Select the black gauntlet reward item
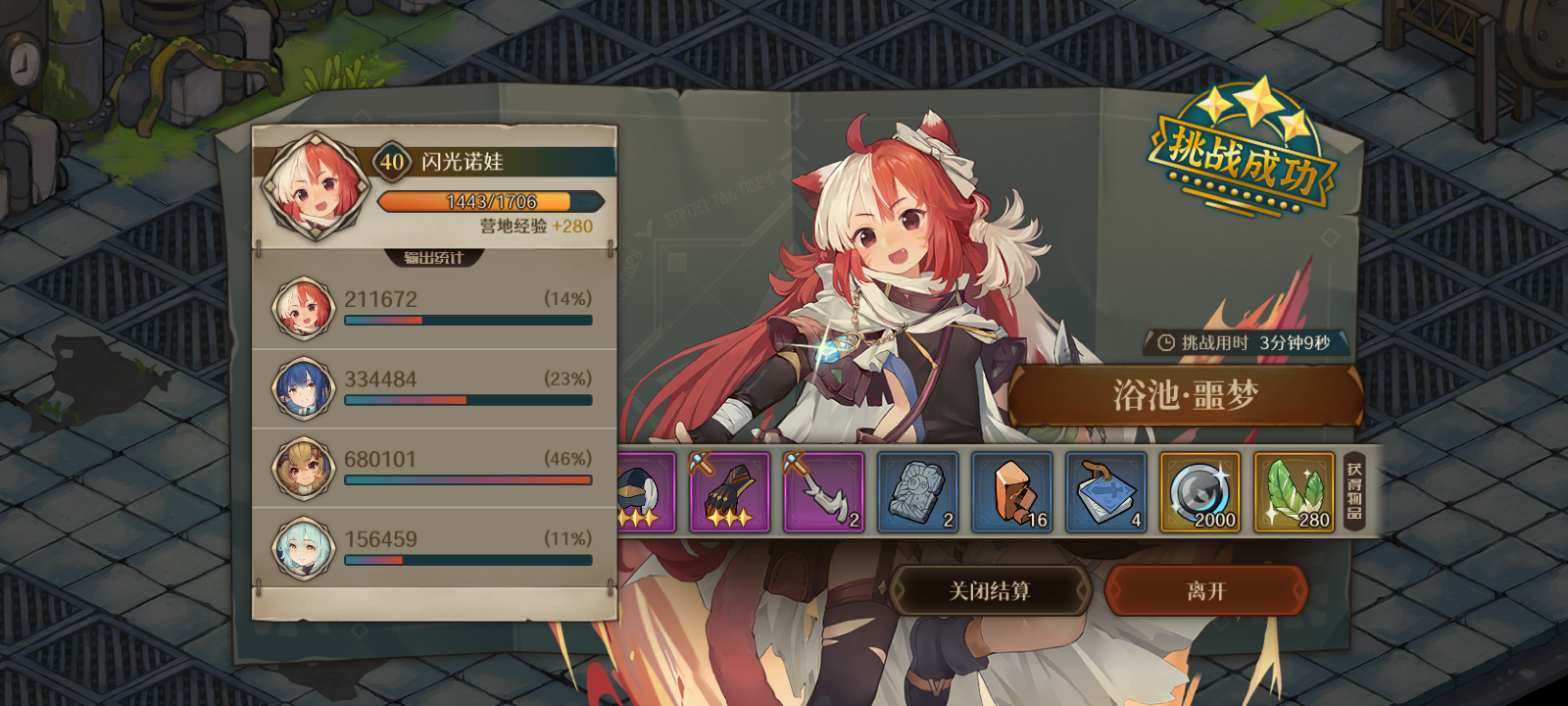This screenshot has width=1568, height=706. [x=729, y=492]
